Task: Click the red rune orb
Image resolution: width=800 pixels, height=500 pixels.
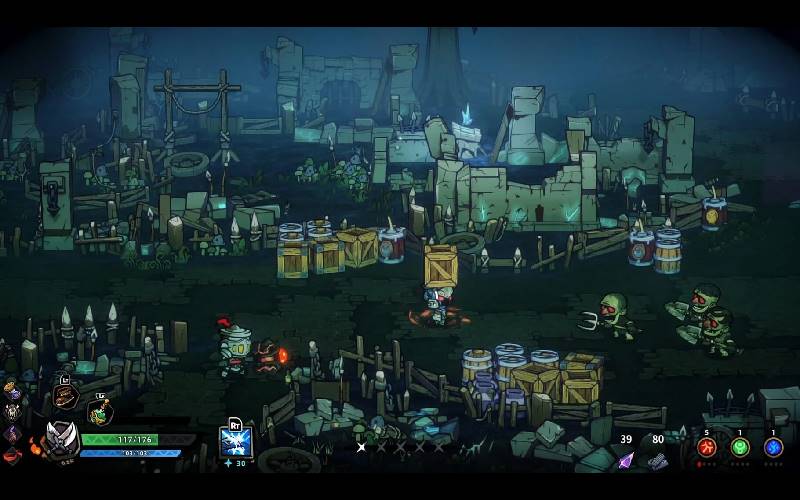Action: tap(707, 447)
